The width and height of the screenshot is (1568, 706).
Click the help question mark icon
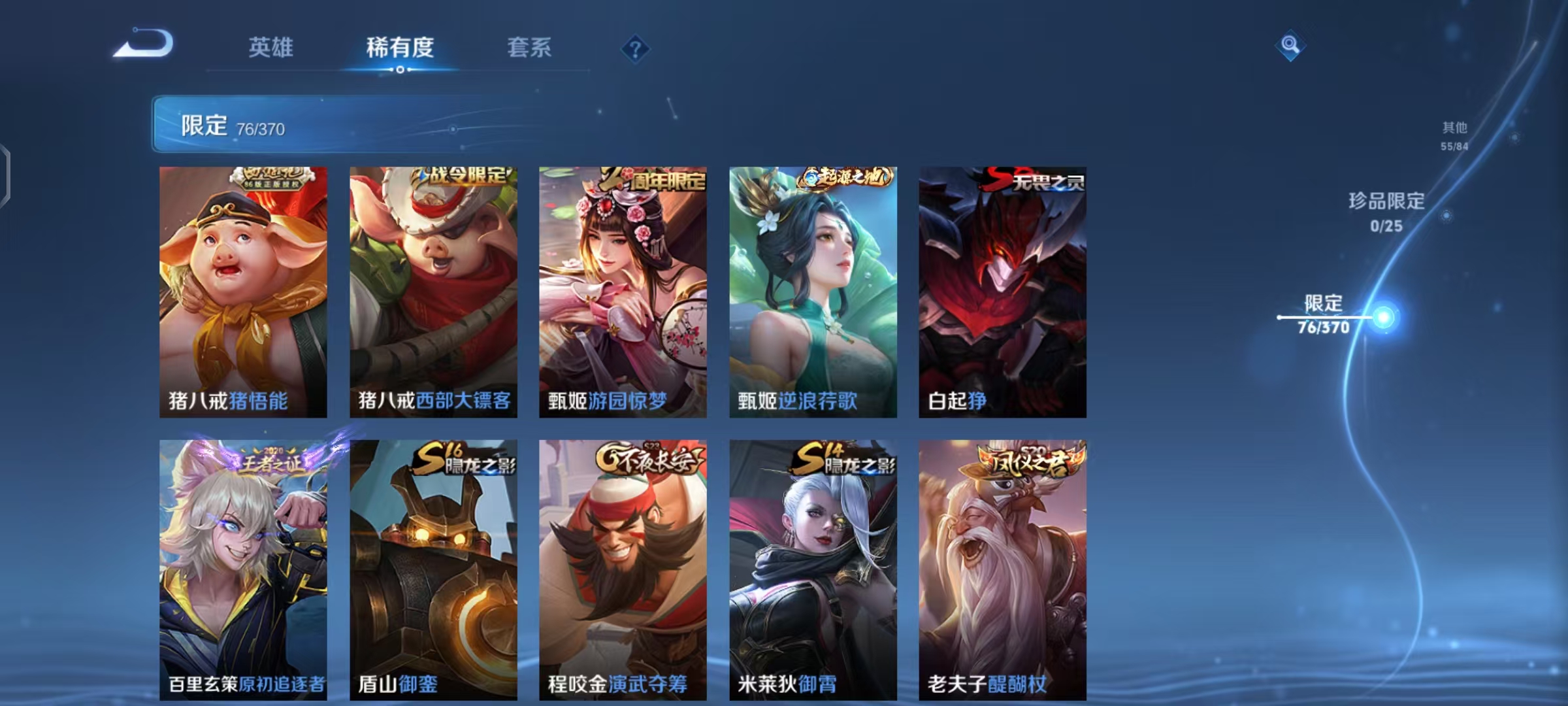pyautogui.click(x=636, y=48)
